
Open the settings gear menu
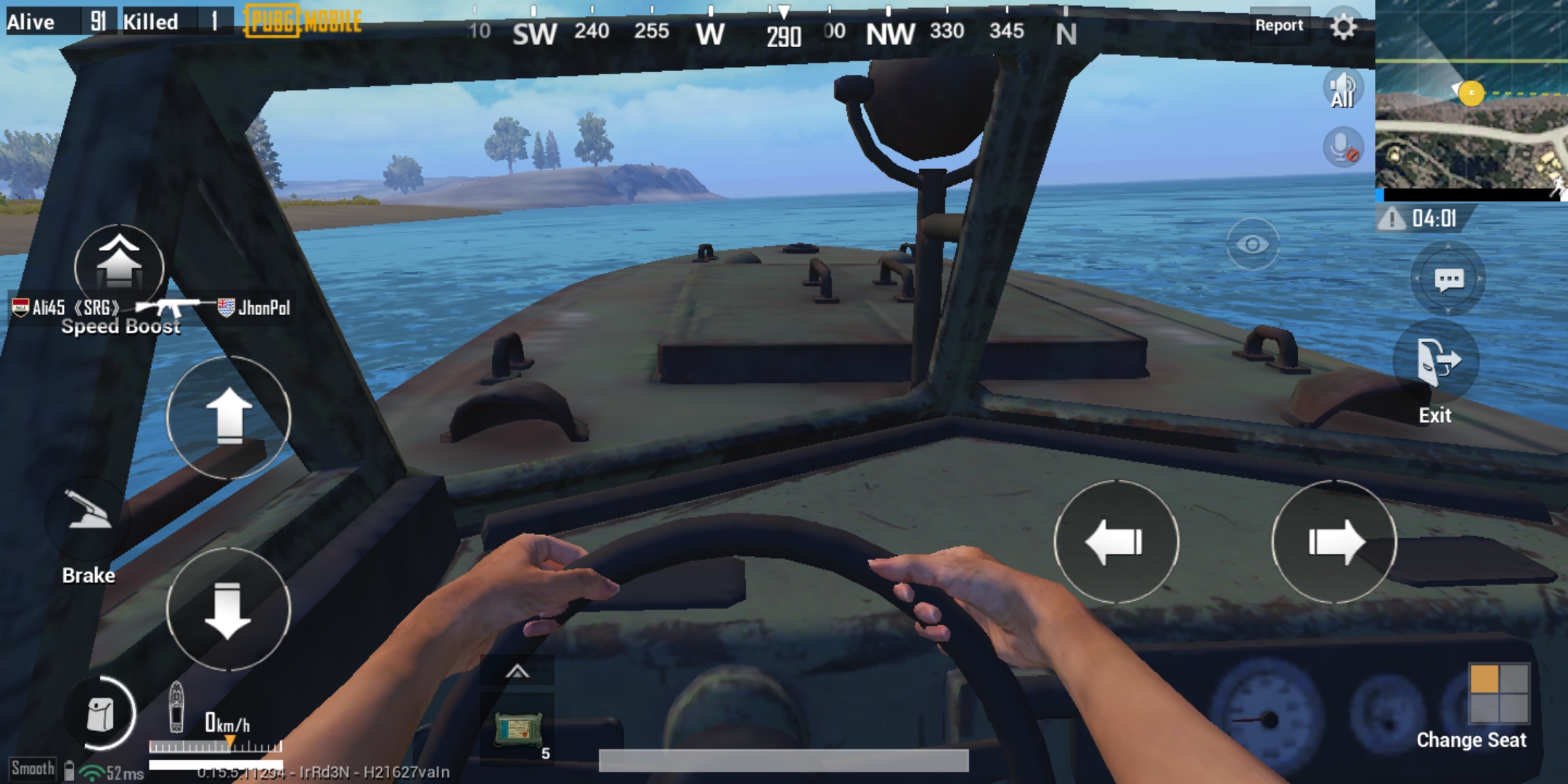click(x=1343, y=28)
